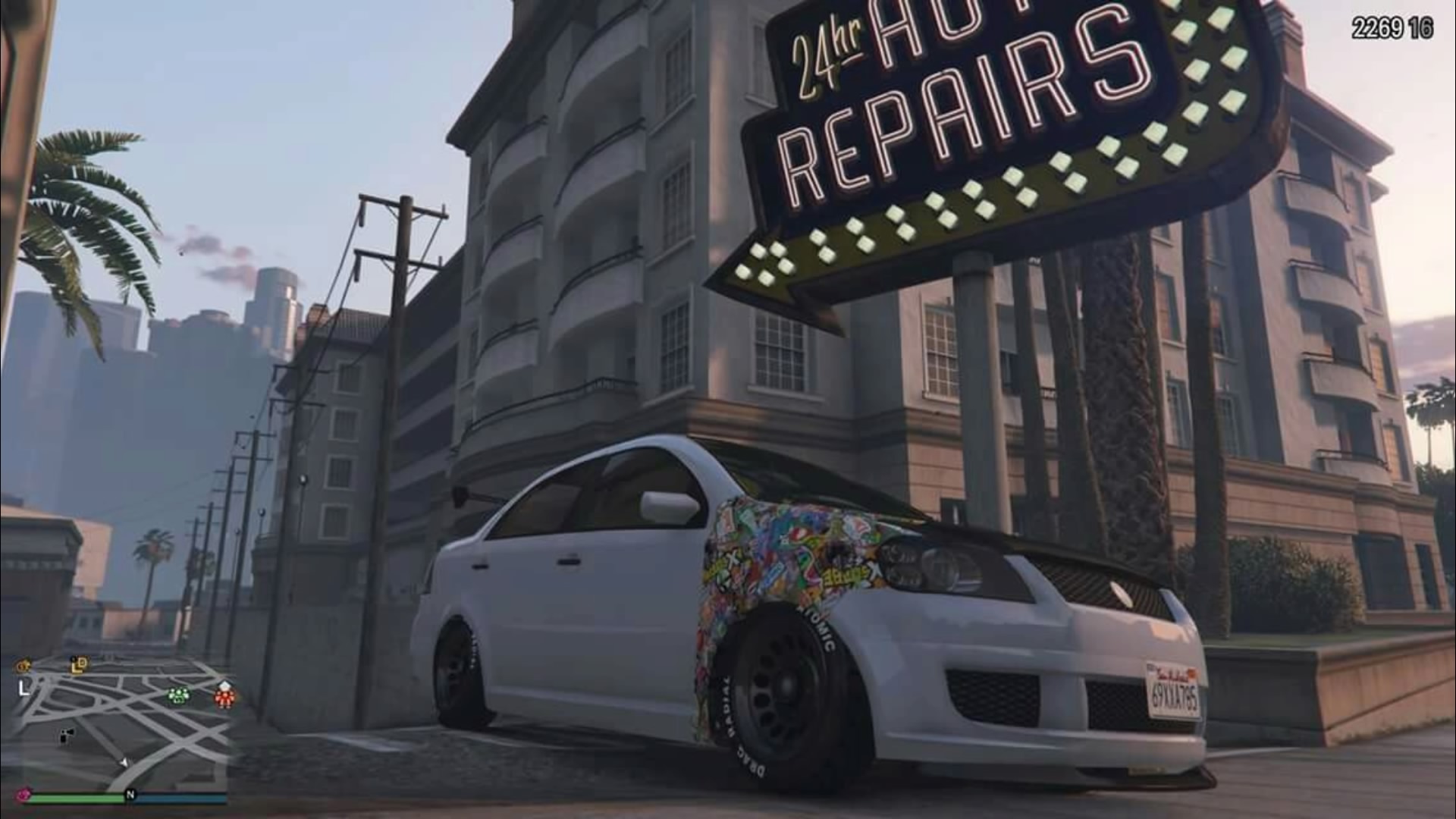Click the orange round blip on minimap
This screenshot has width=1456, height=819.
tap(24, 667)
